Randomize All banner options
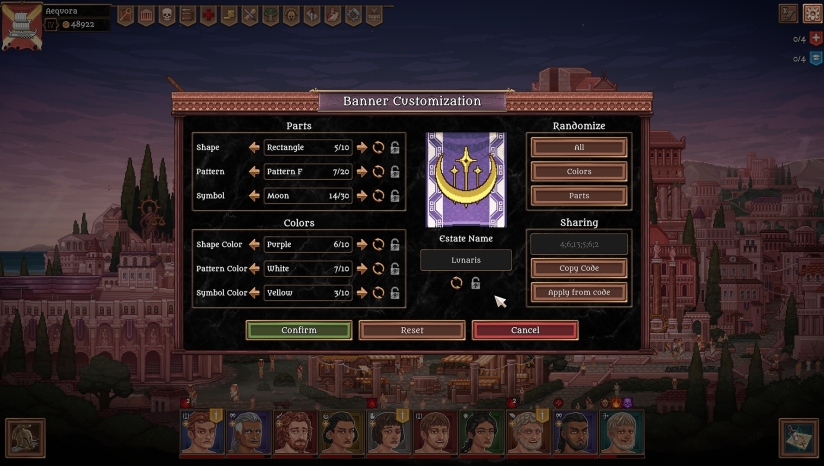Image resolution: width=824 pixels, height=466 pixels. (x=579, y=147)
